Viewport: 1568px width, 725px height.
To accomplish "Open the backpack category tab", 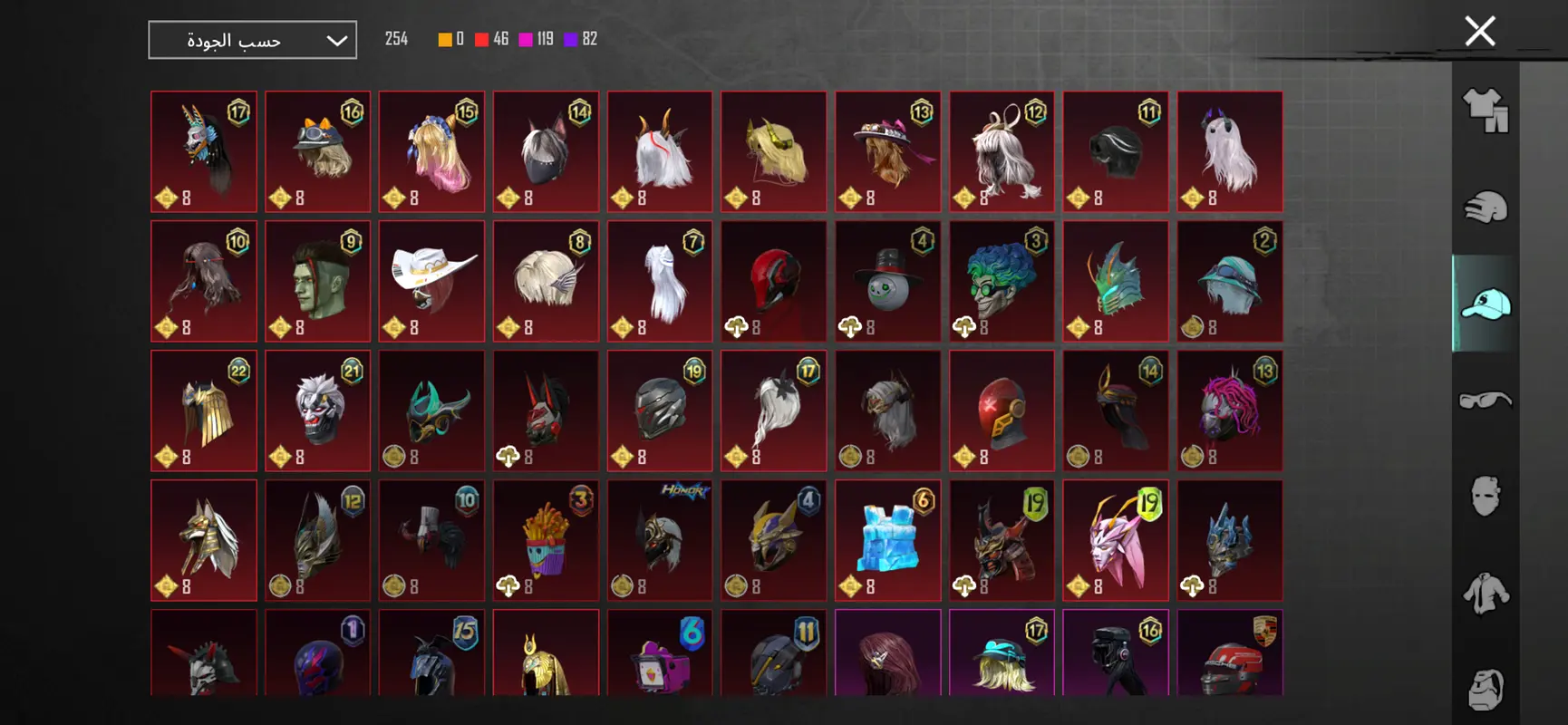I will point(1486,687).
